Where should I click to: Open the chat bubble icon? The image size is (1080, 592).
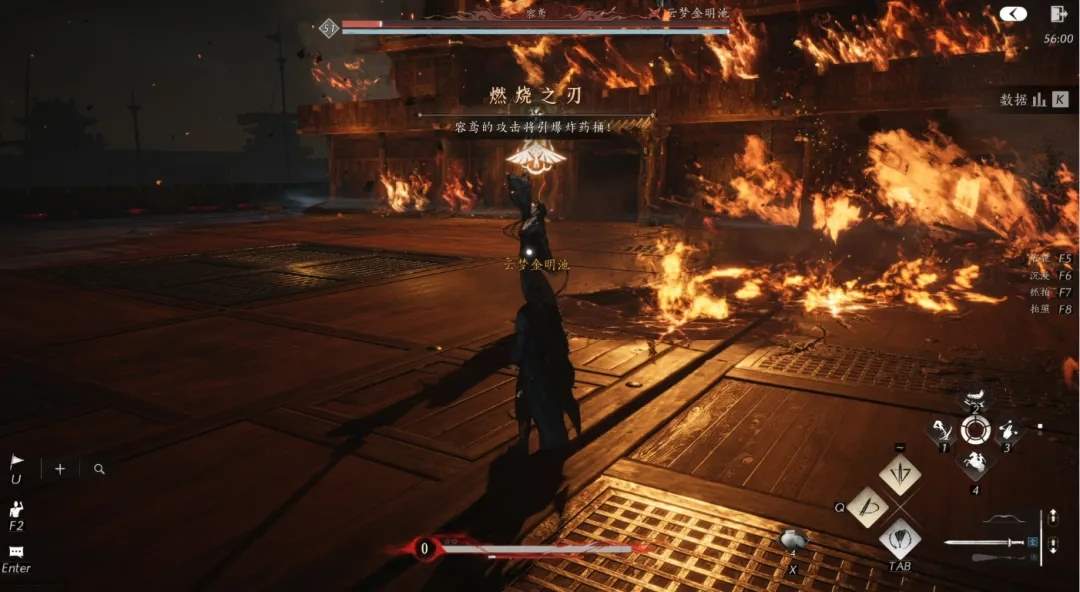coord(16,552)
